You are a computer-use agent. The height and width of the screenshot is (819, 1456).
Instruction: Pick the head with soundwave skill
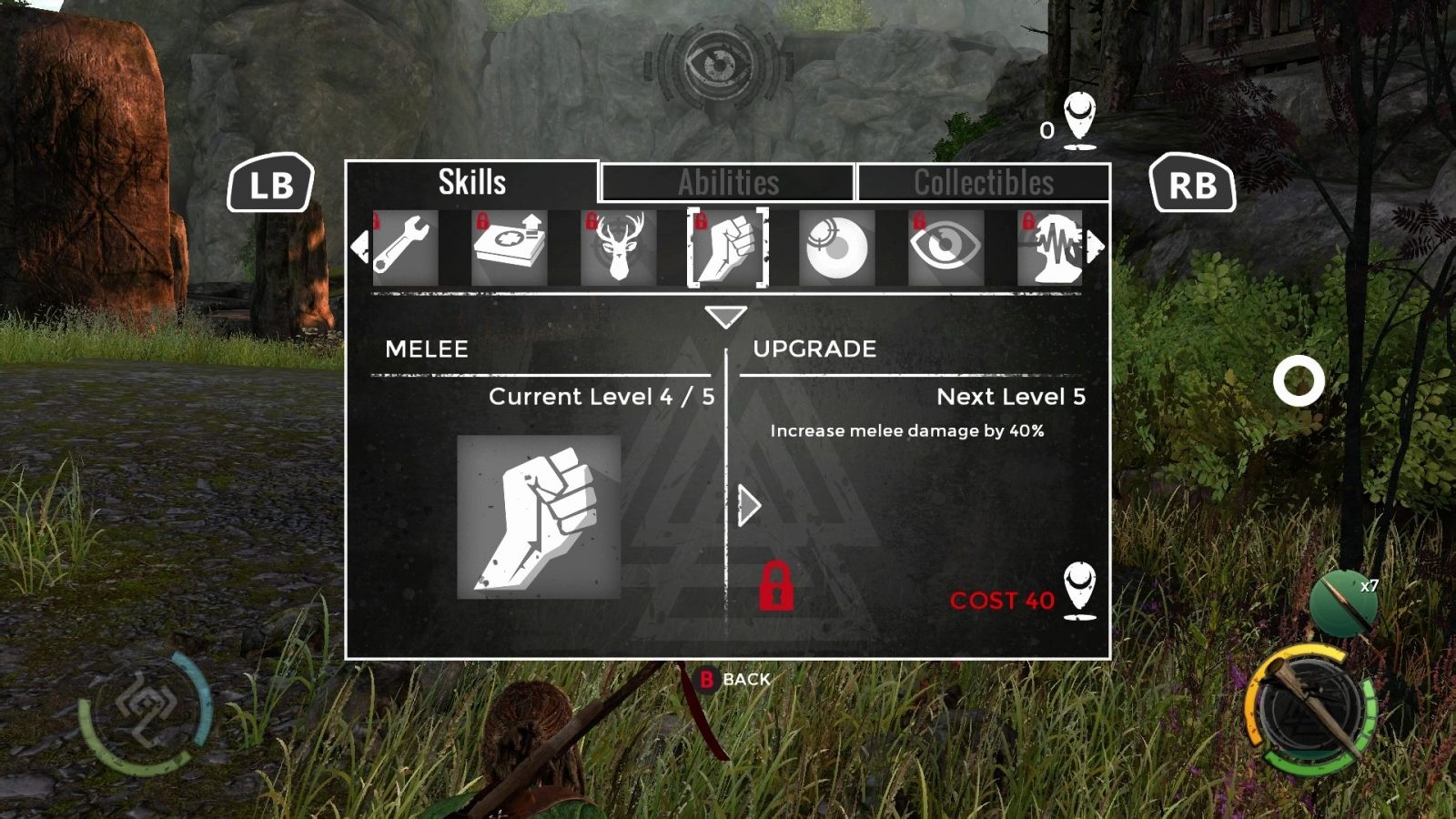tap(1051, 248)
